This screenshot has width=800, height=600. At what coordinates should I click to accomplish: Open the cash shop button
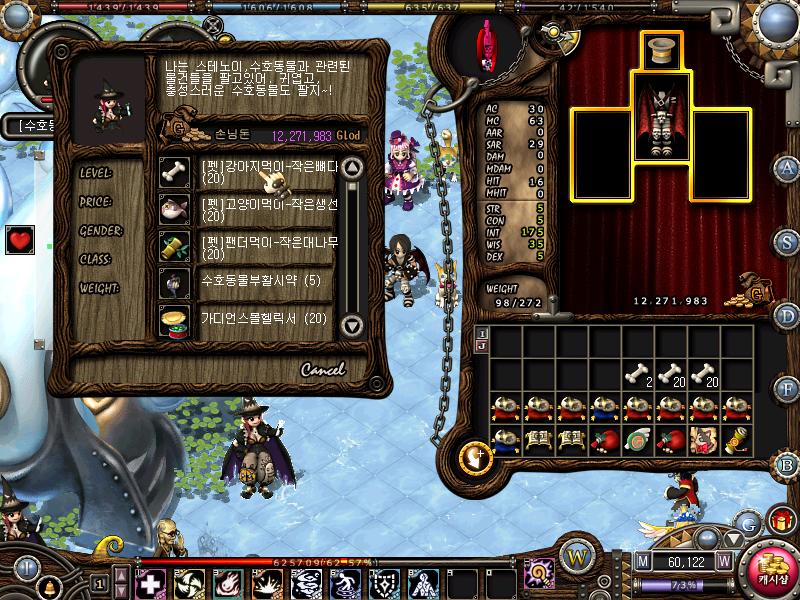[770, 570]
